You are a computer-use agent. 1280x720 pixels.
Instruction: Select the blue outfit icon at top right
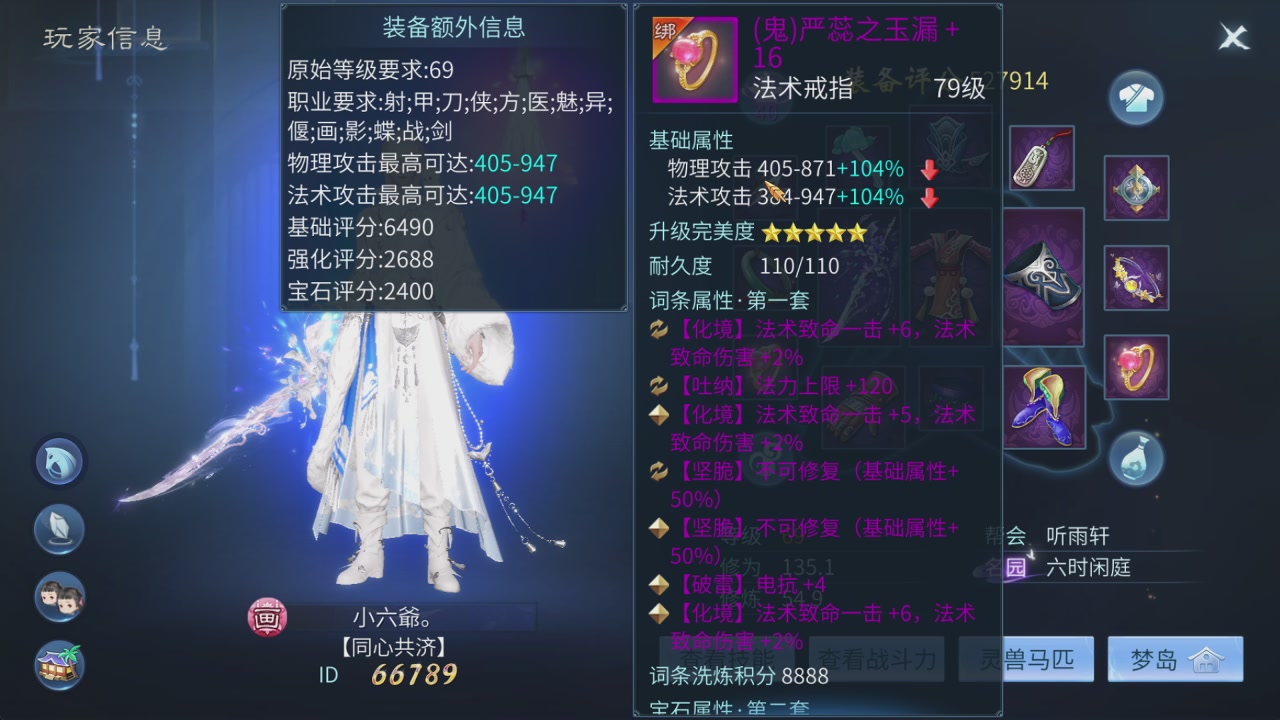click(1136, 97)
